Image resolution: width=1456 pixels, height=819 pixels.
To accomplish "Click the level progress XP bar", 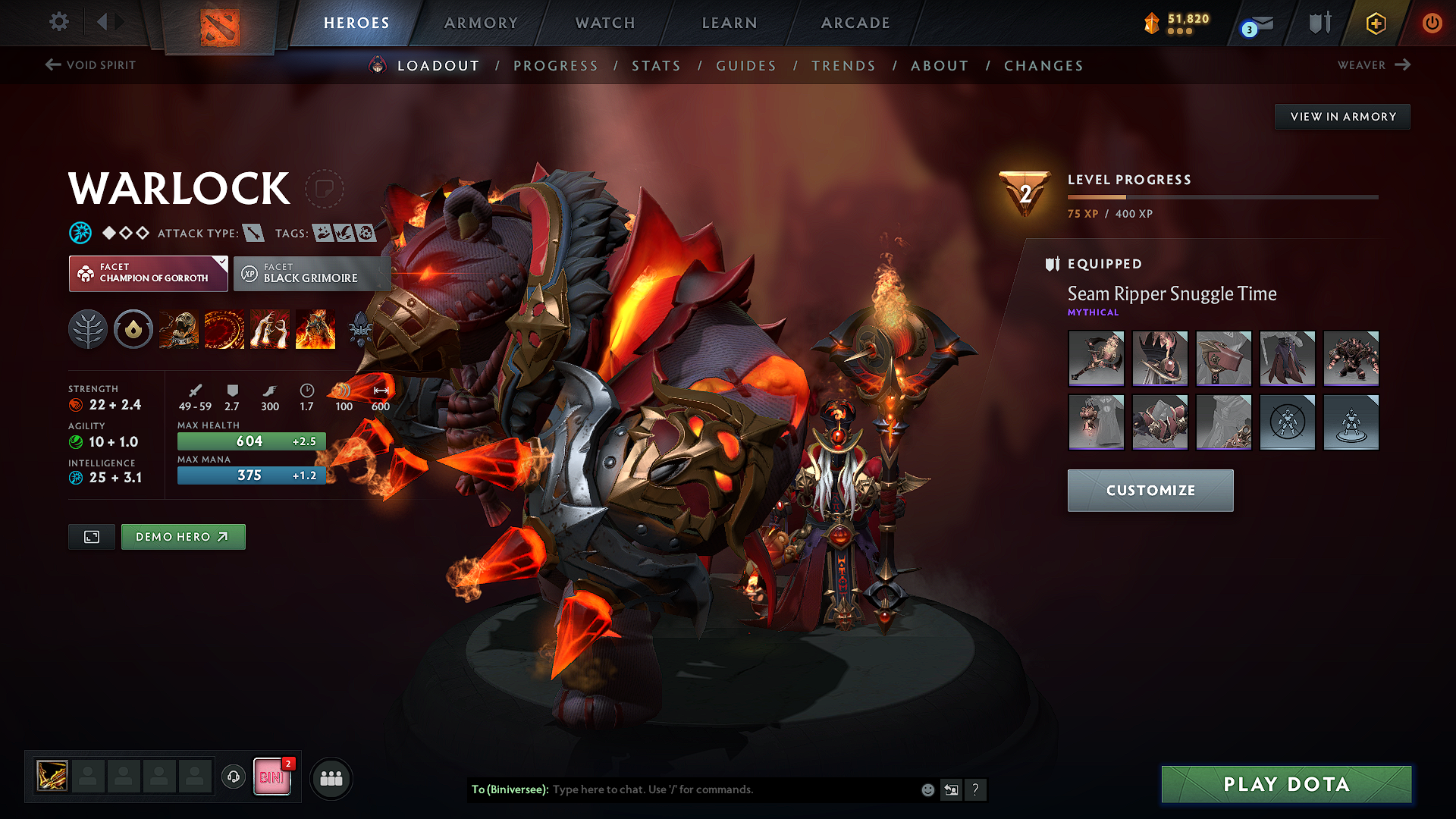I will pos(1221,197).
